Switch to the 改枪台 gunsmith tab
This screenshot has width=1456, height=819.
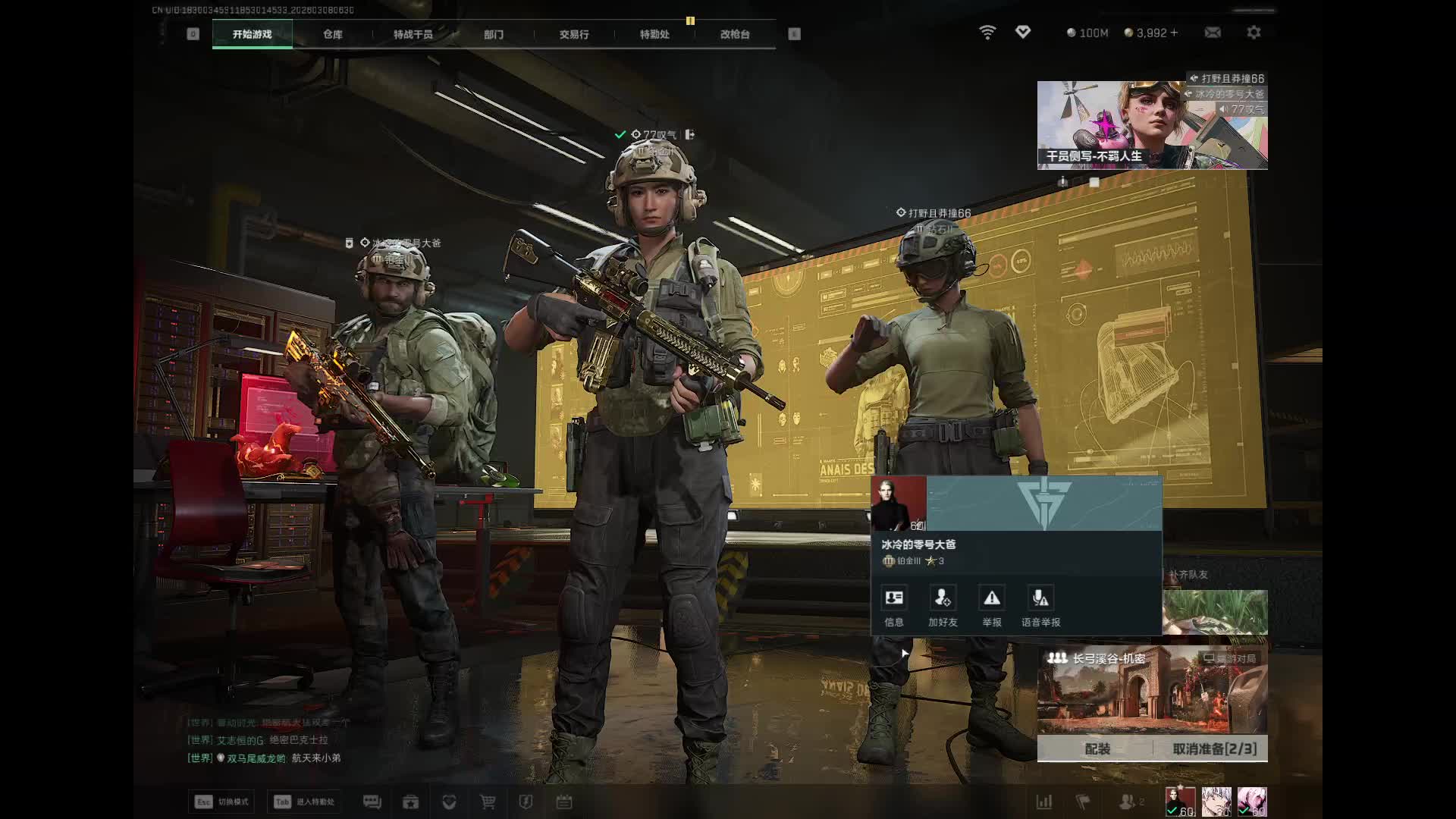tap(735, 34)
